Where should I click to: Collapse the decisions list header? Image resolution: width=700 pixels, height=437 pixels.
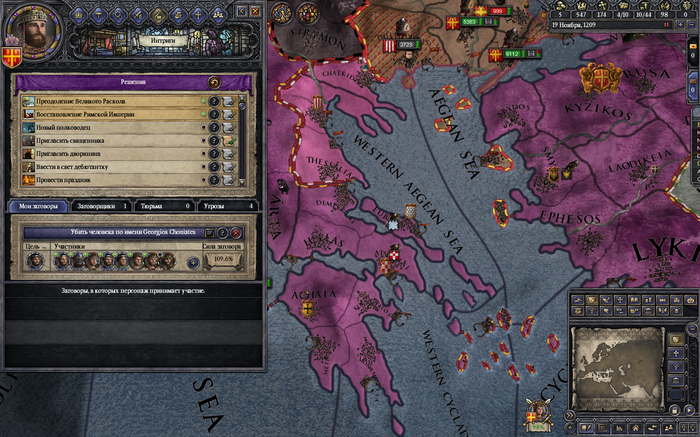click(x=212, y=83)
